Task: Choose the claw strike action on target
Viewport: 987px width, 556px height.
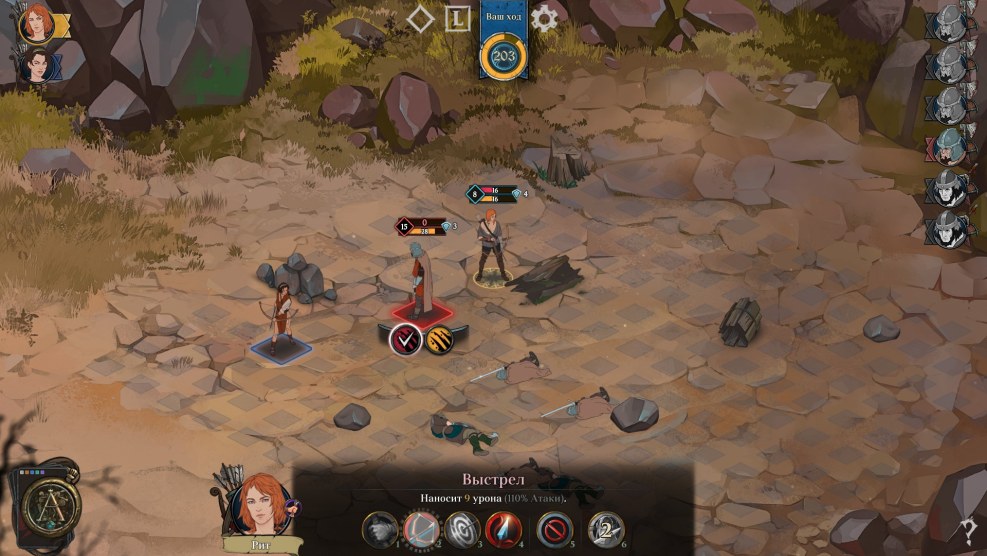Action: [440, 339]
